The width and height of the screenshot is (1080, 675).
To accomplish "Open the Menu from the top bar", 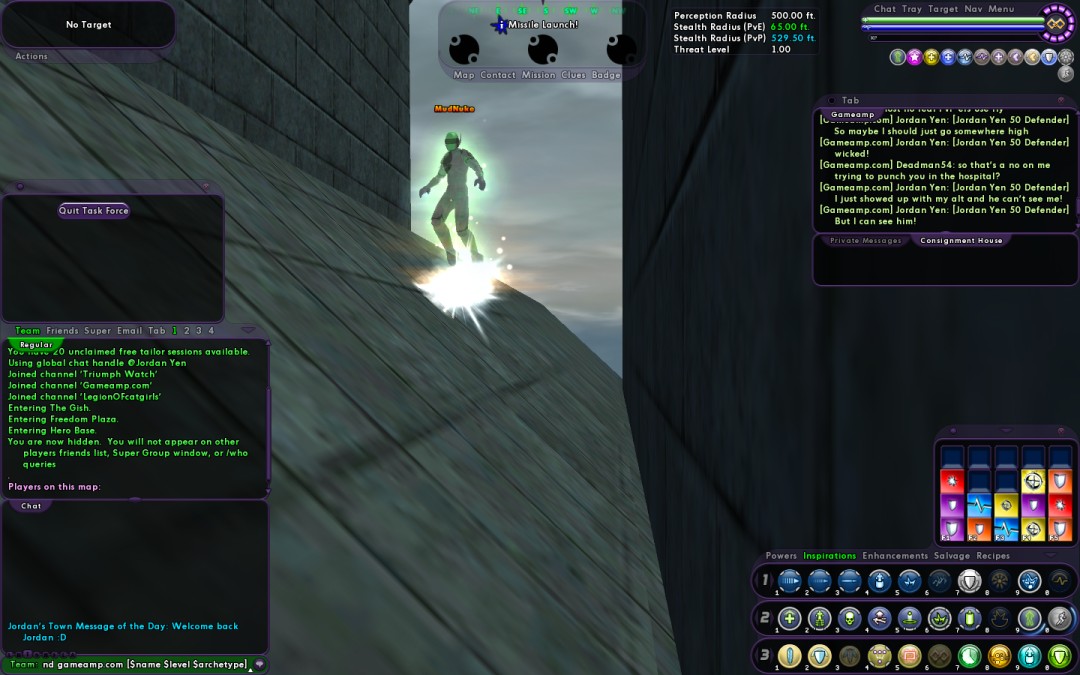I will (x=1001, y=9).
